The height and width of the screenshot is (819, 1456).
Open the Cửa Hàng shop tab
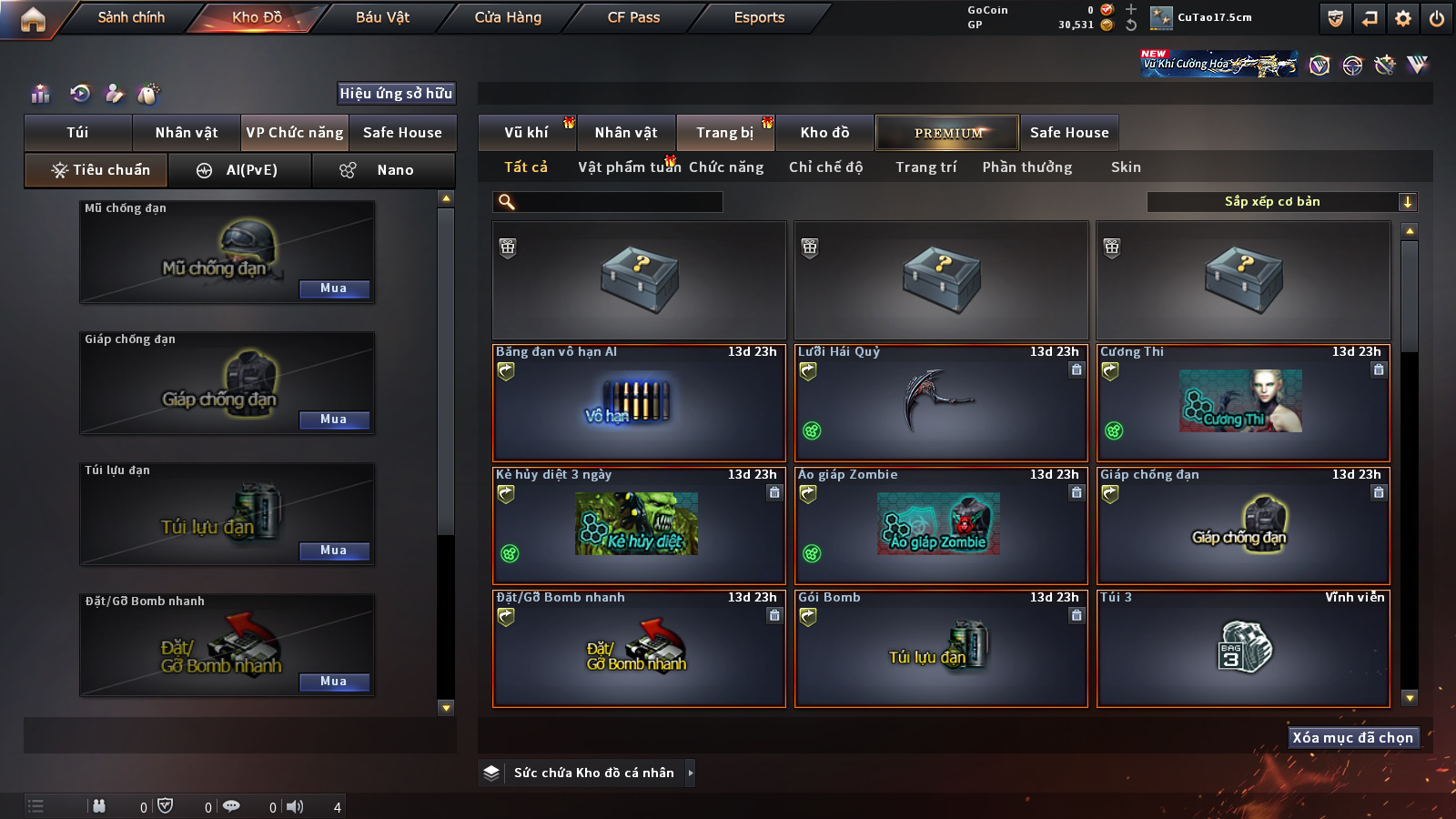click(x=508, y=17)
